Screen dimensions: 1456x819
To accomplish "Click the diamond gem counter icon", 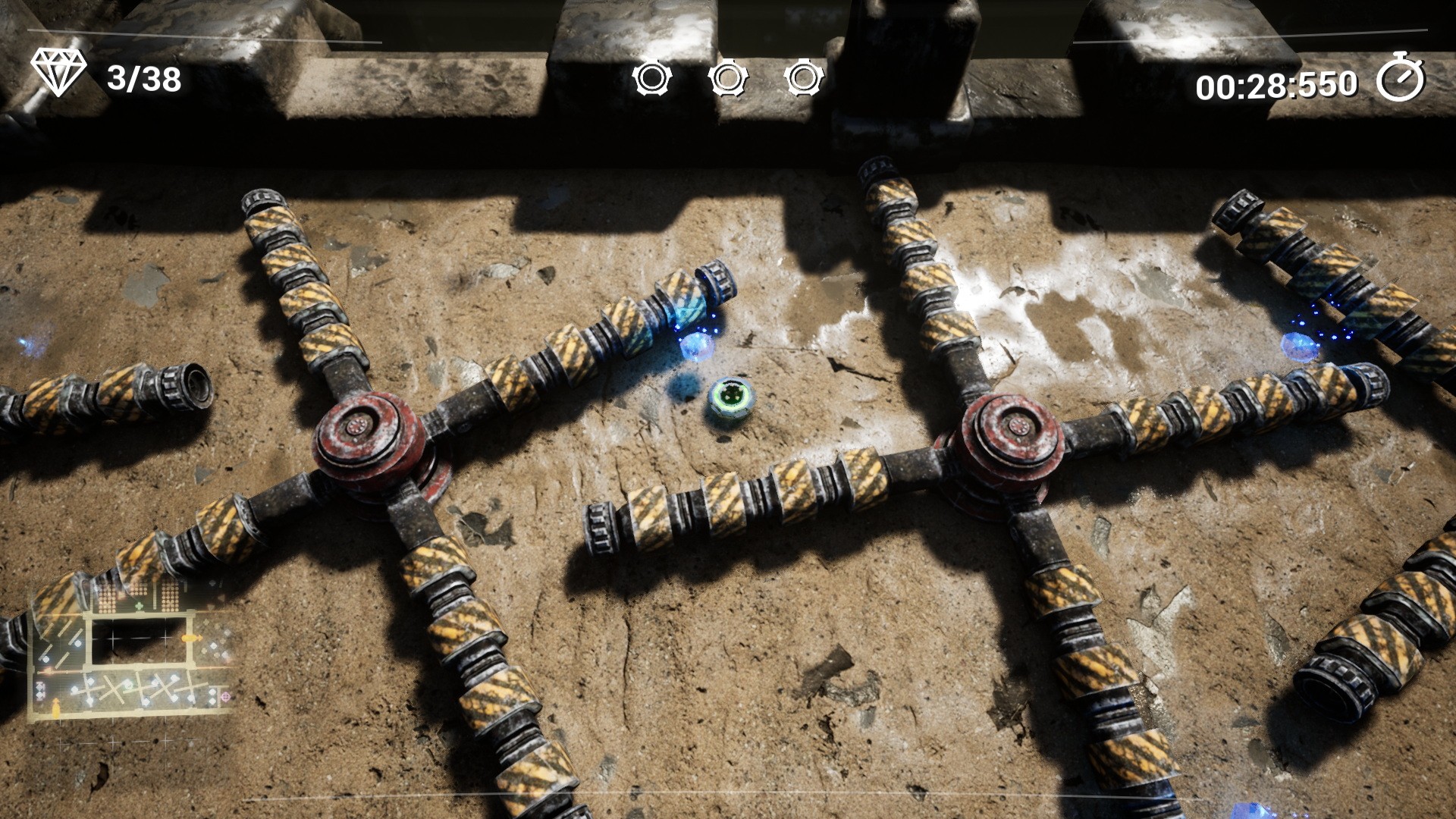I will (x=58, y=72).
